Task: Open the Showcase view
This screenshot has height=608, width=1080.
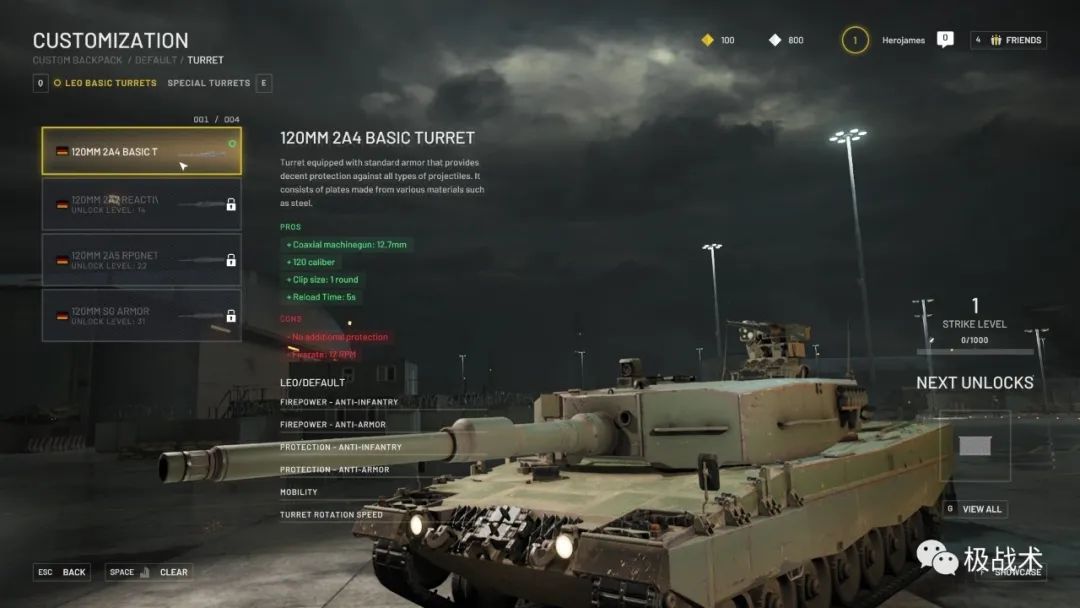Action: (x=1016, y=572)
